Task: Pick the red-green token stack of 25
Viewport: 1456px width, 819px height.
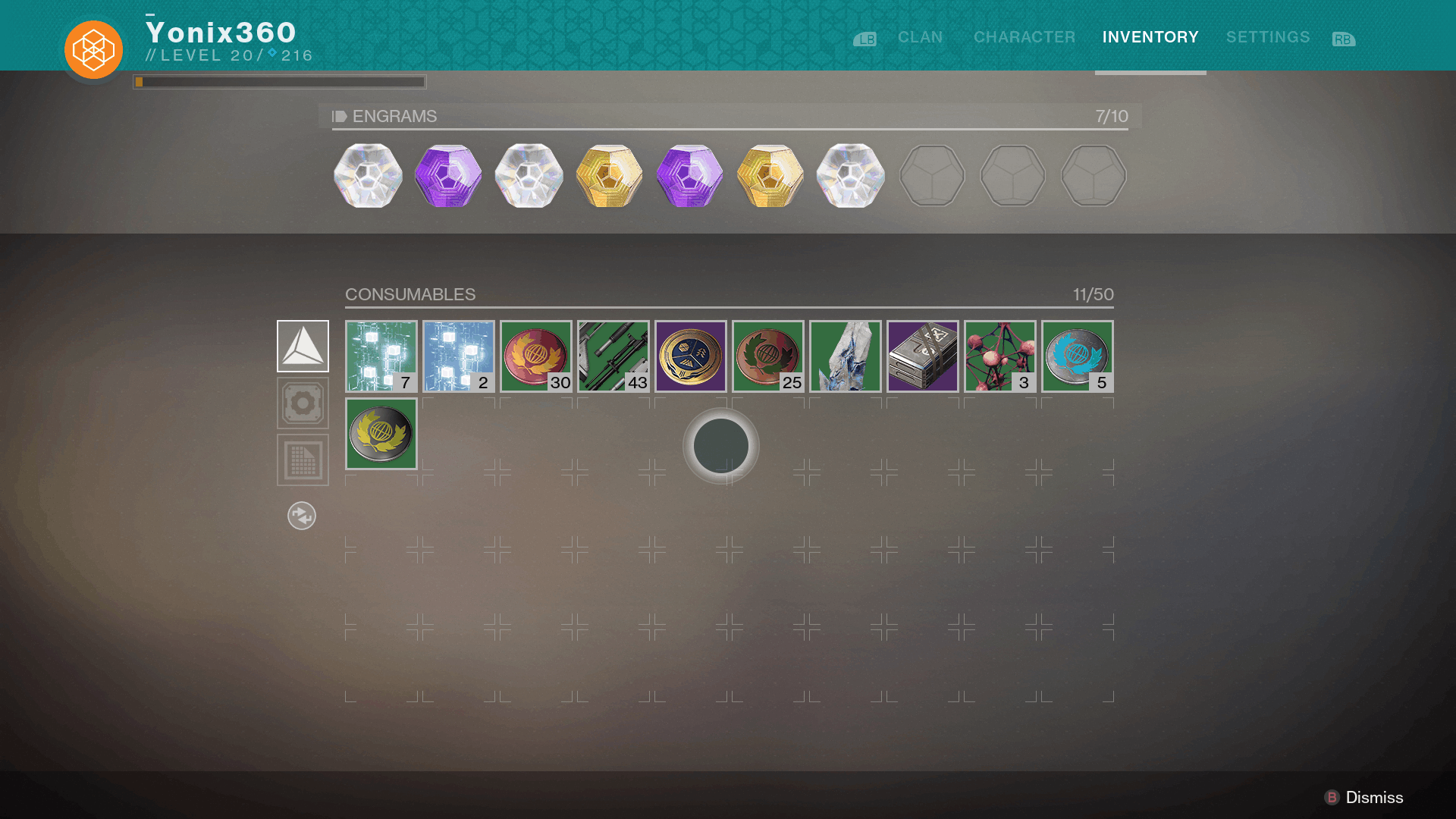Action: tap(767, 356)
